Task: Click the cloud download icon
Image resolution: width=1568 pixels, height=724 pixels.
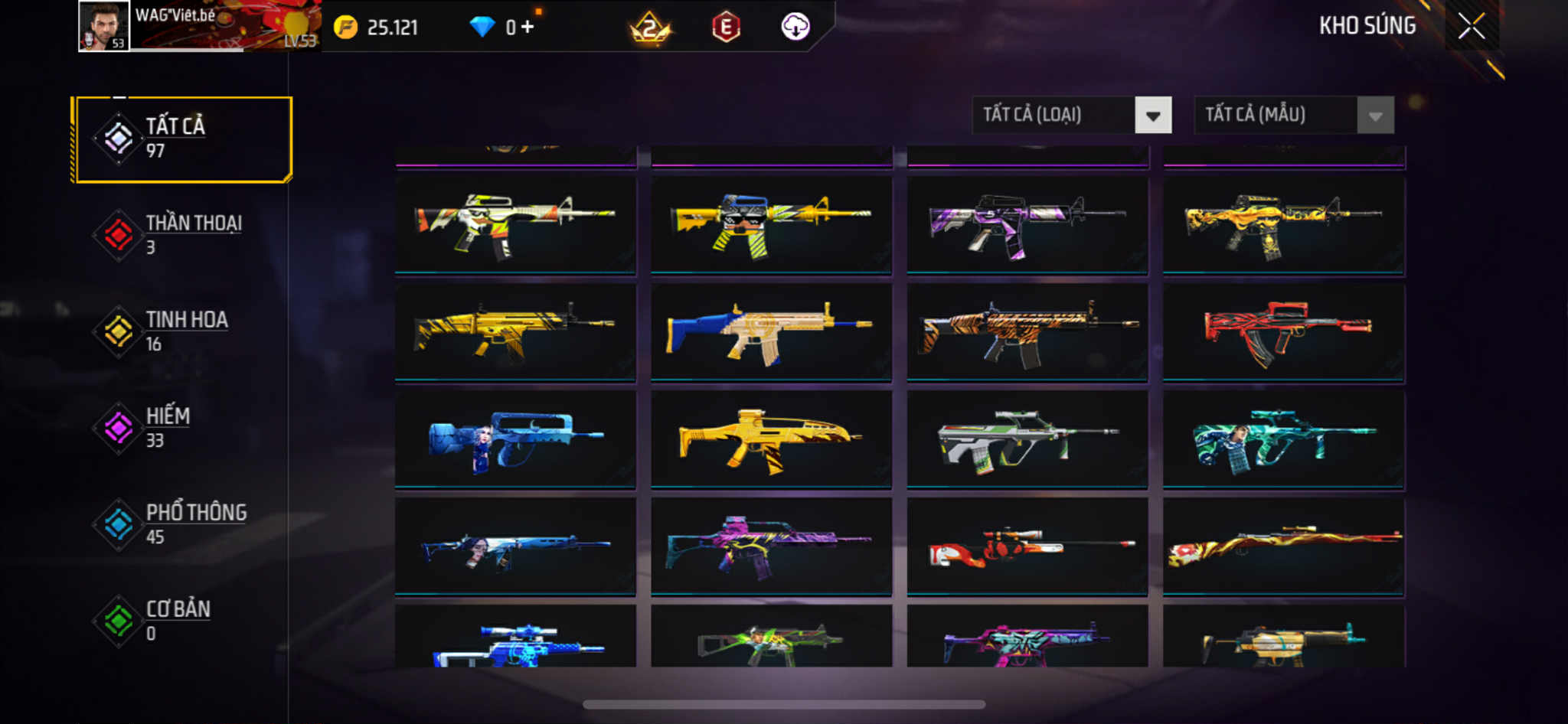Action: 795,28
